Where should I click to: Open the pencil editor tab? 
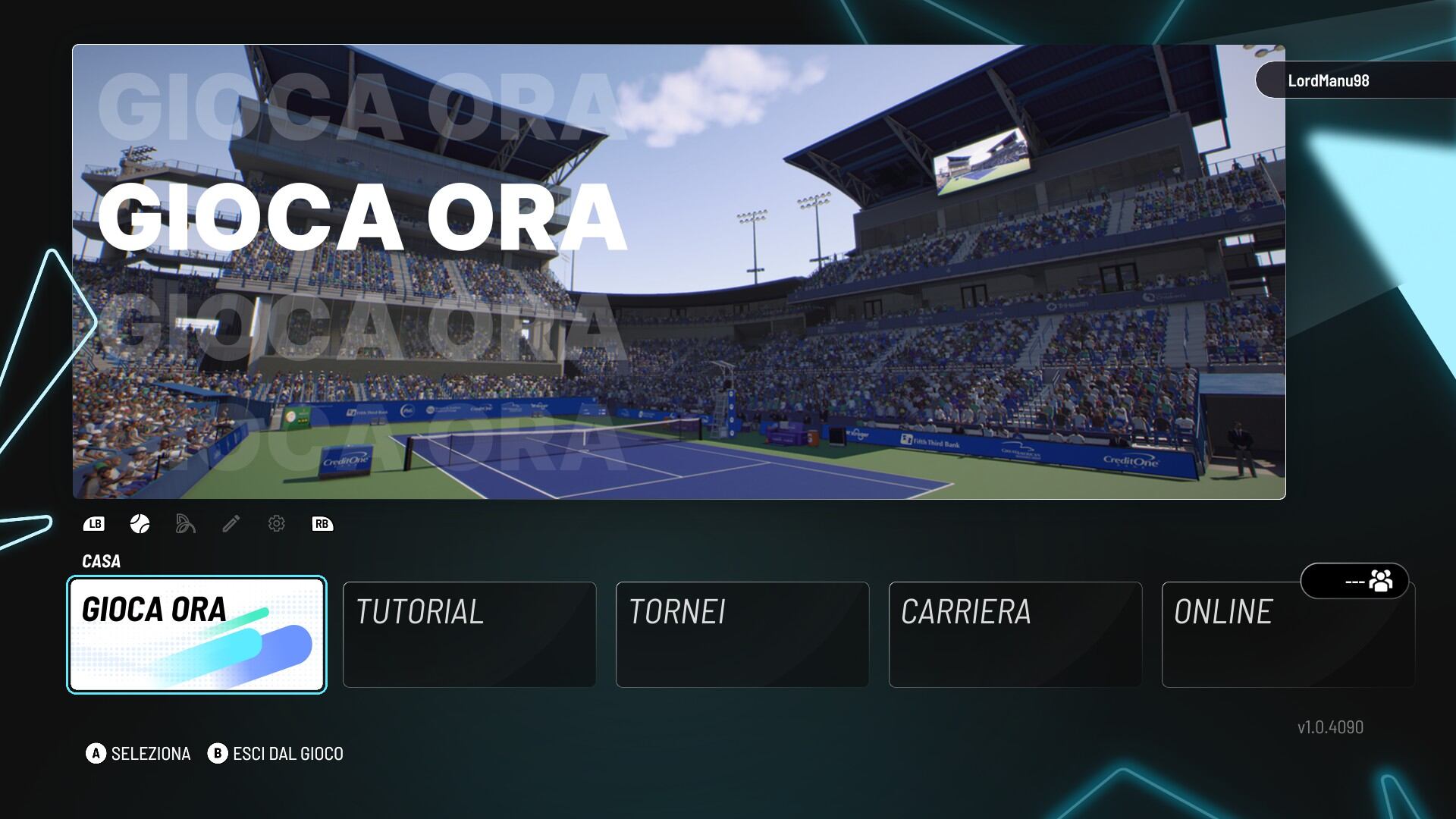point(231,524)
